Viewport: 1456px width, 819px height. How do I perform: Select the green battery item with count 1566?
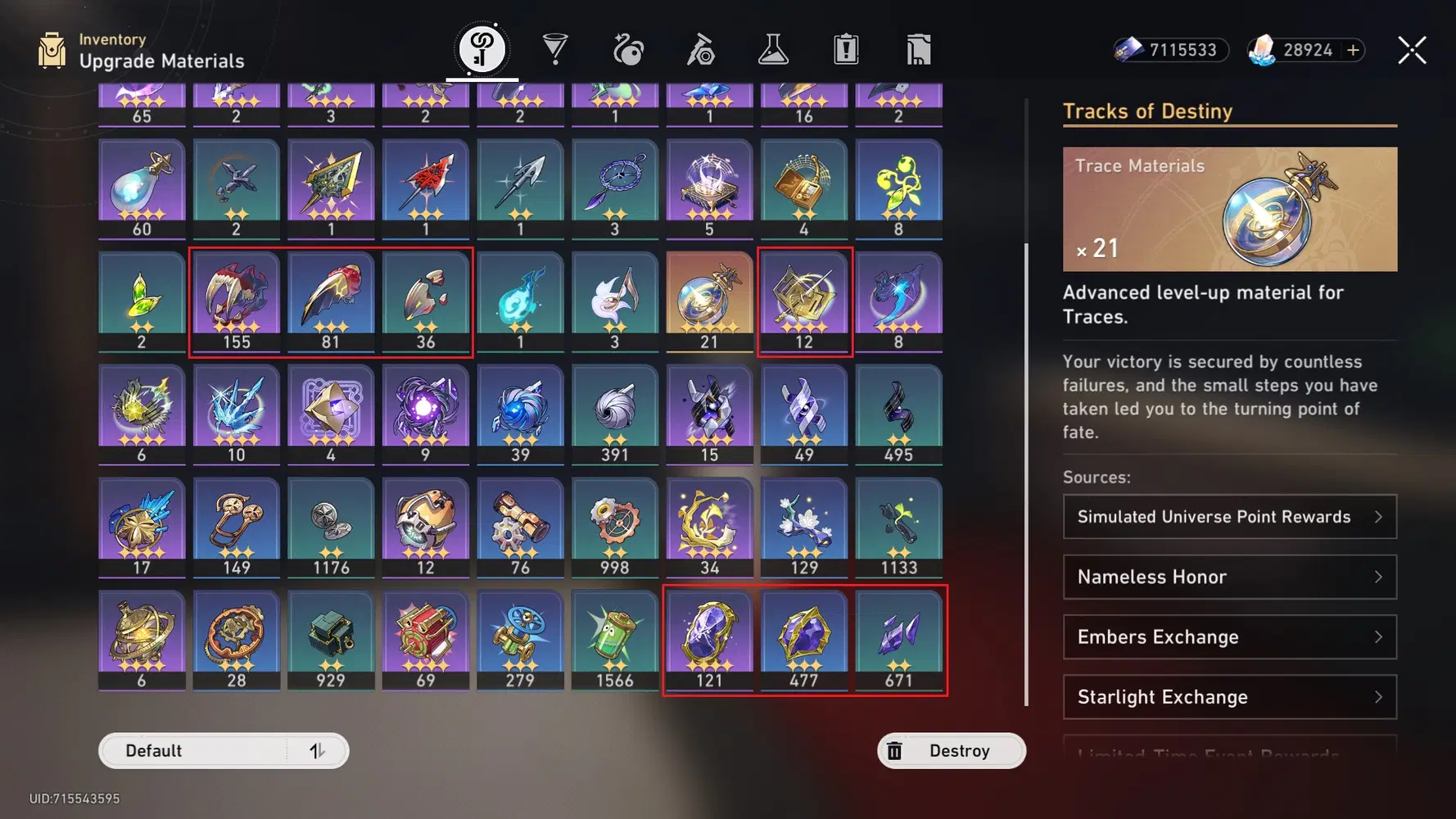pos(615,639)
